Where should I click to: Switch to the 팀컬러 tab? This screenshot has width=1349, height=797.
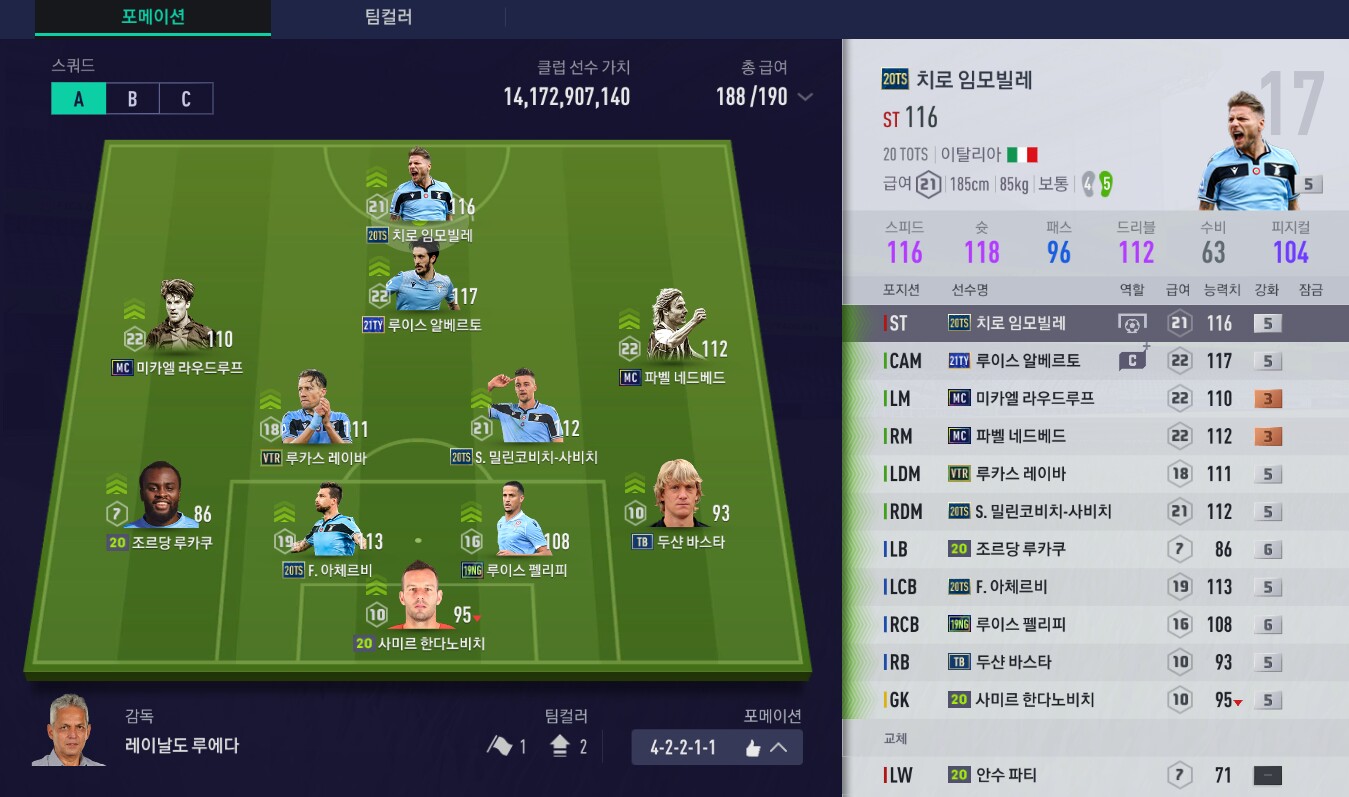(x=388, y=17)
